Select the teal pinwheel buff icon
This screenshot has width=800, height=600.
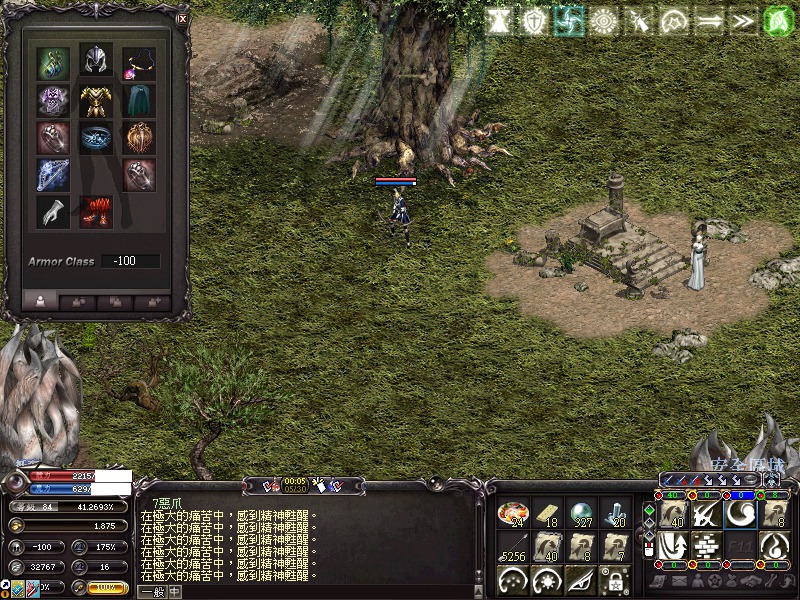point(569,22)
